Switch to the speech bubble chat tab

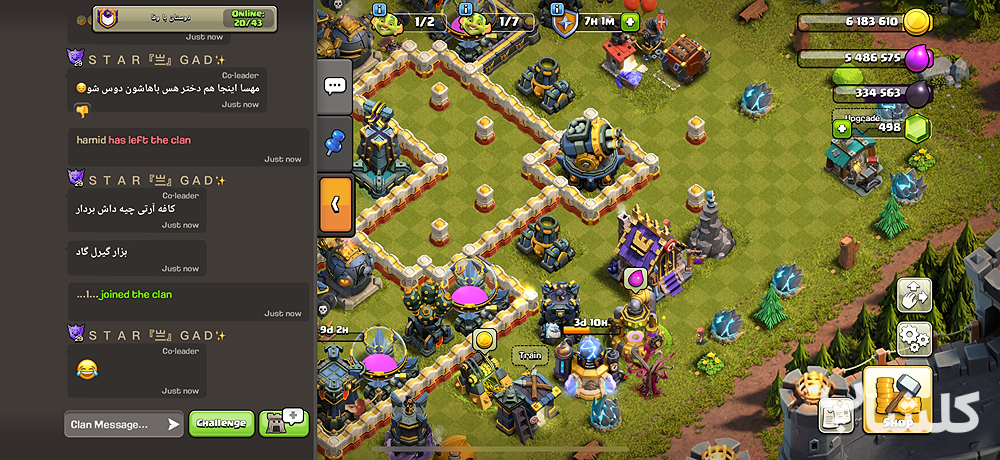click(335, 86)
